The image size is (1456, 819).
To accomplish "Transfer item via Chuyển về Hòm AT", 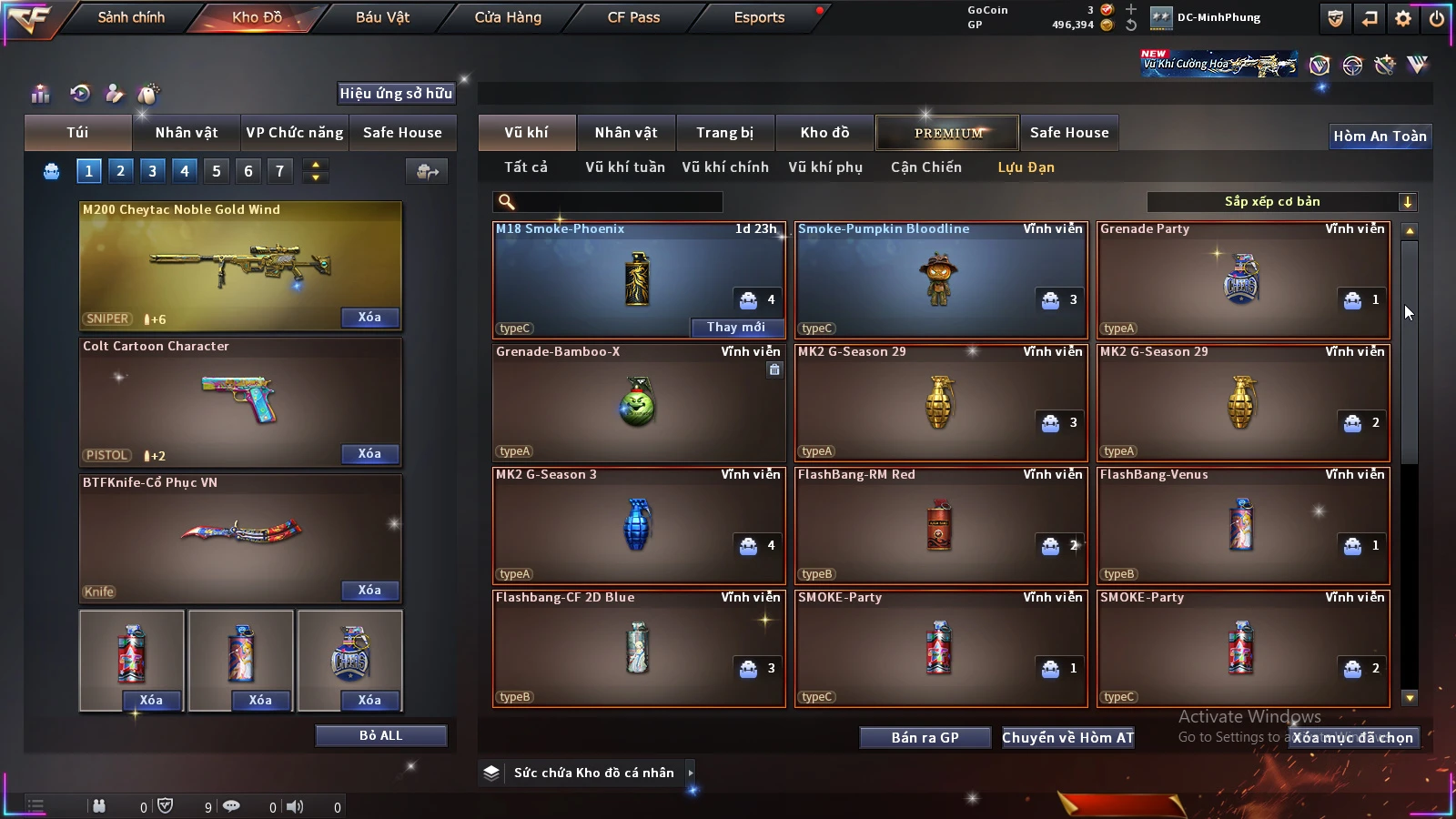I will (1067, 738).
